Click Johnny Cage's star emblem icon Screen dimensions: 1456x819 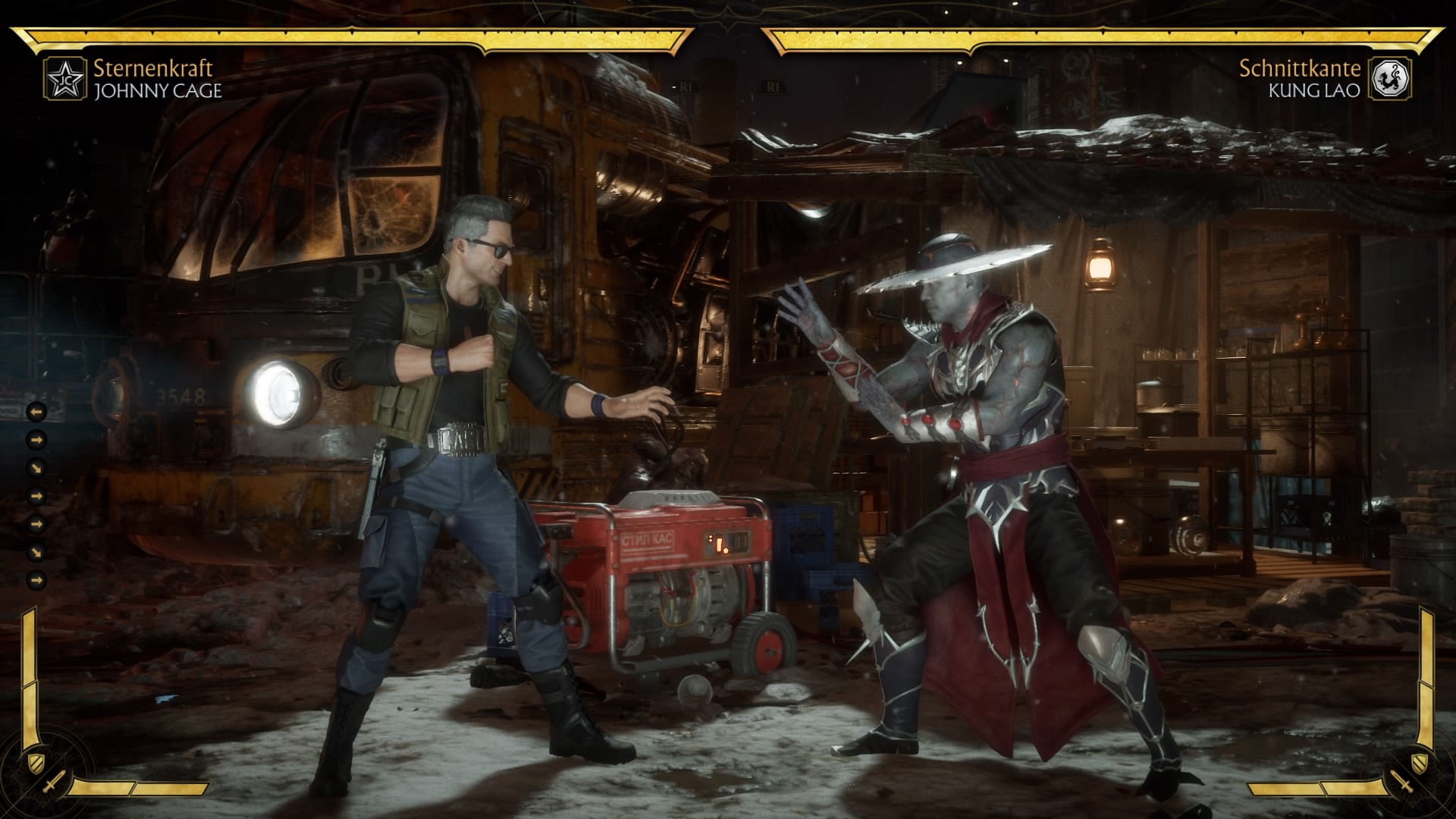64,79
